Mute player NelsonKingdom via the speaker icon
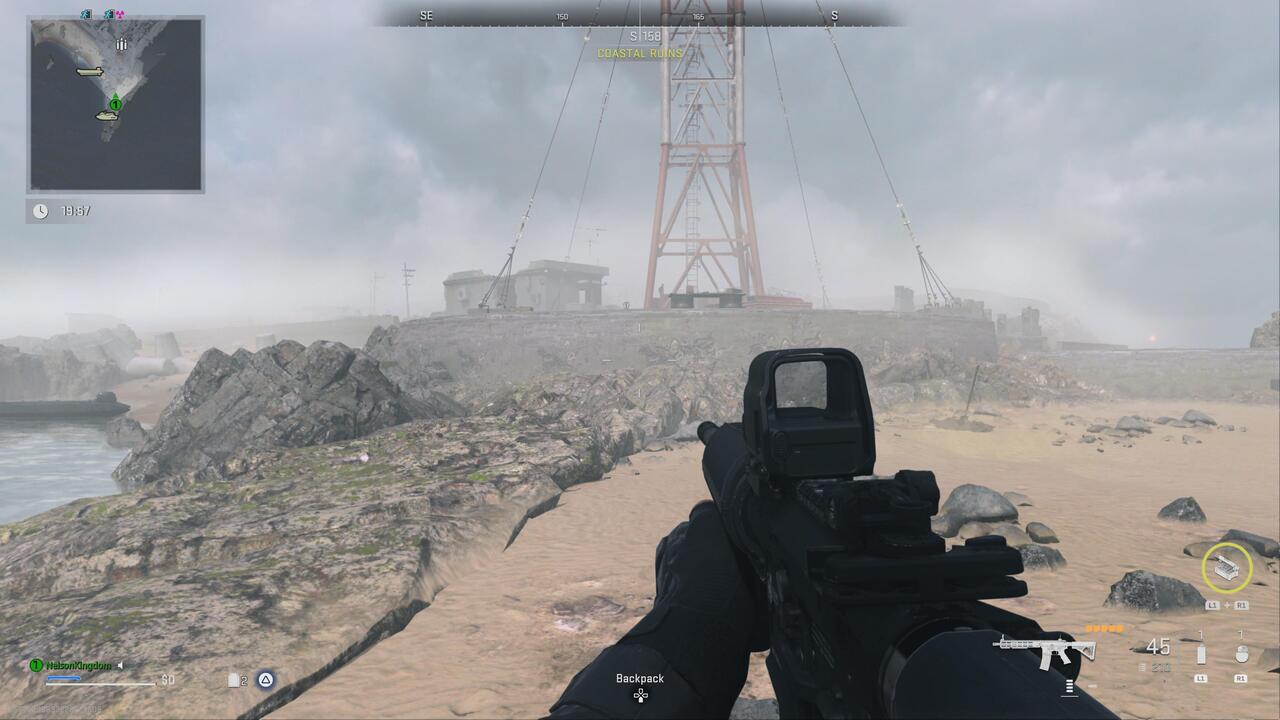Viewport: 1280px width, 720px height. 119,666
